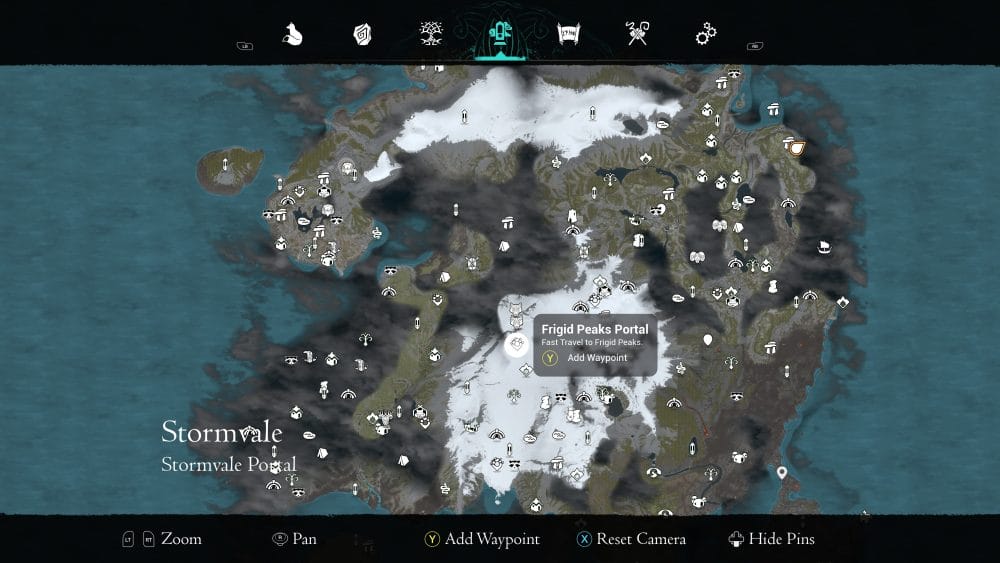Viewport: 1000px width, 563px height.
Task: Click the location pin on the southeast shore
Action: pos(782,472)
